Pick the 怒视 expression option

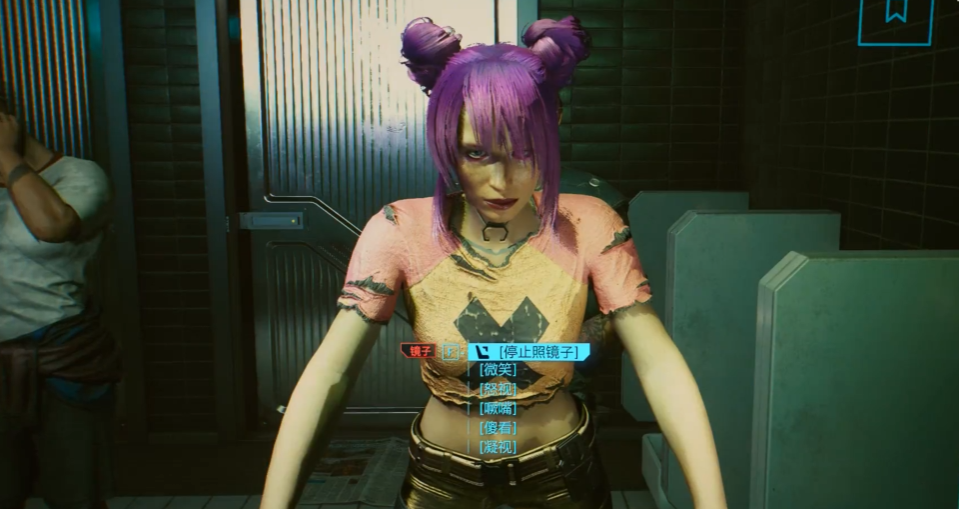tap(498, 389)
